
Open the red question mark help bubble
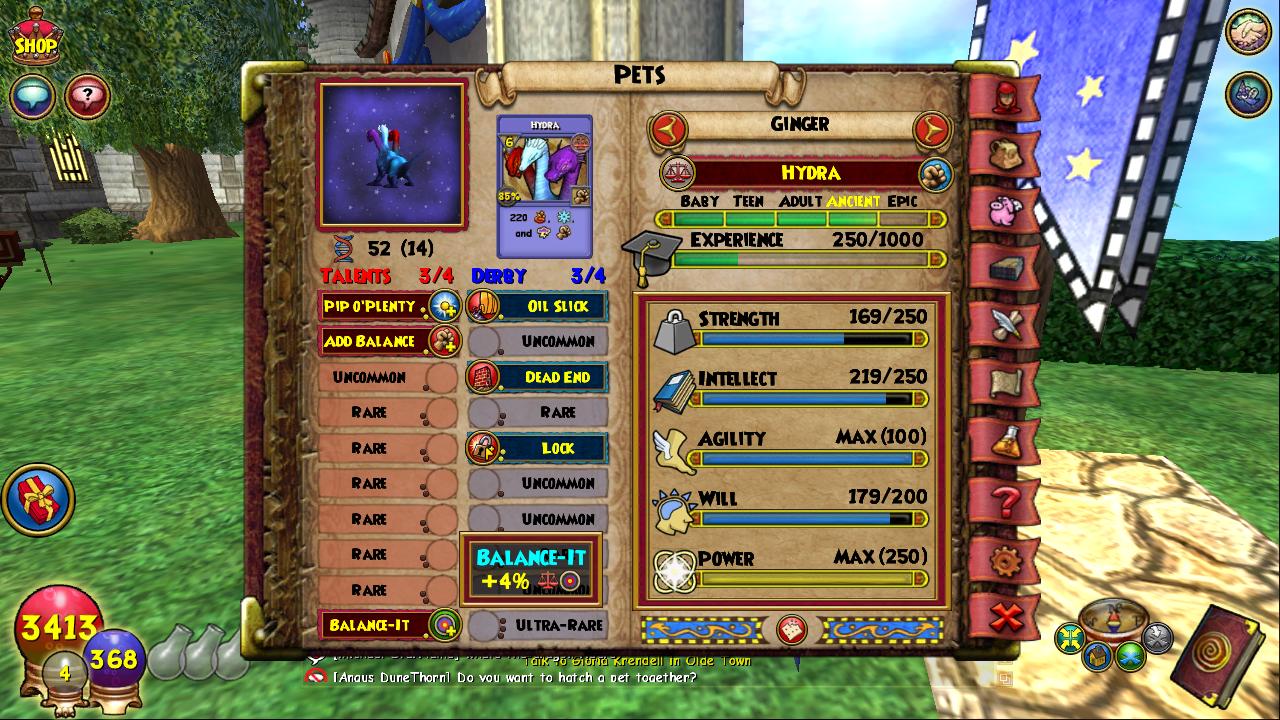click(87, 97)
